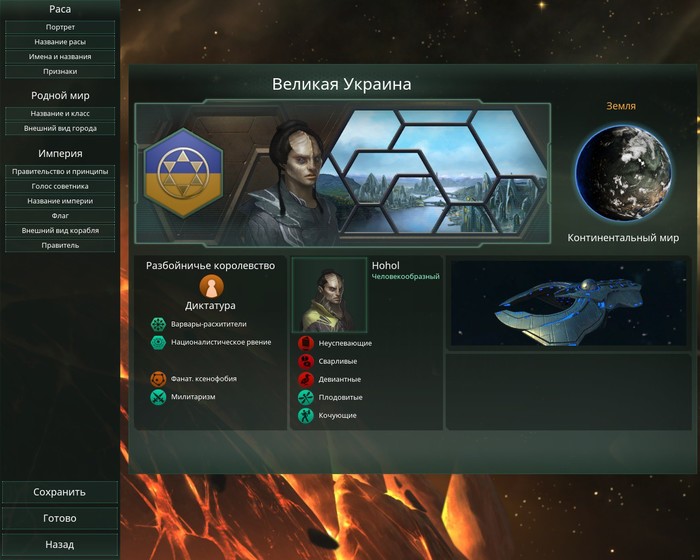Choose the Признаки traits entry

pyautogui.click(x=60, y=72)
